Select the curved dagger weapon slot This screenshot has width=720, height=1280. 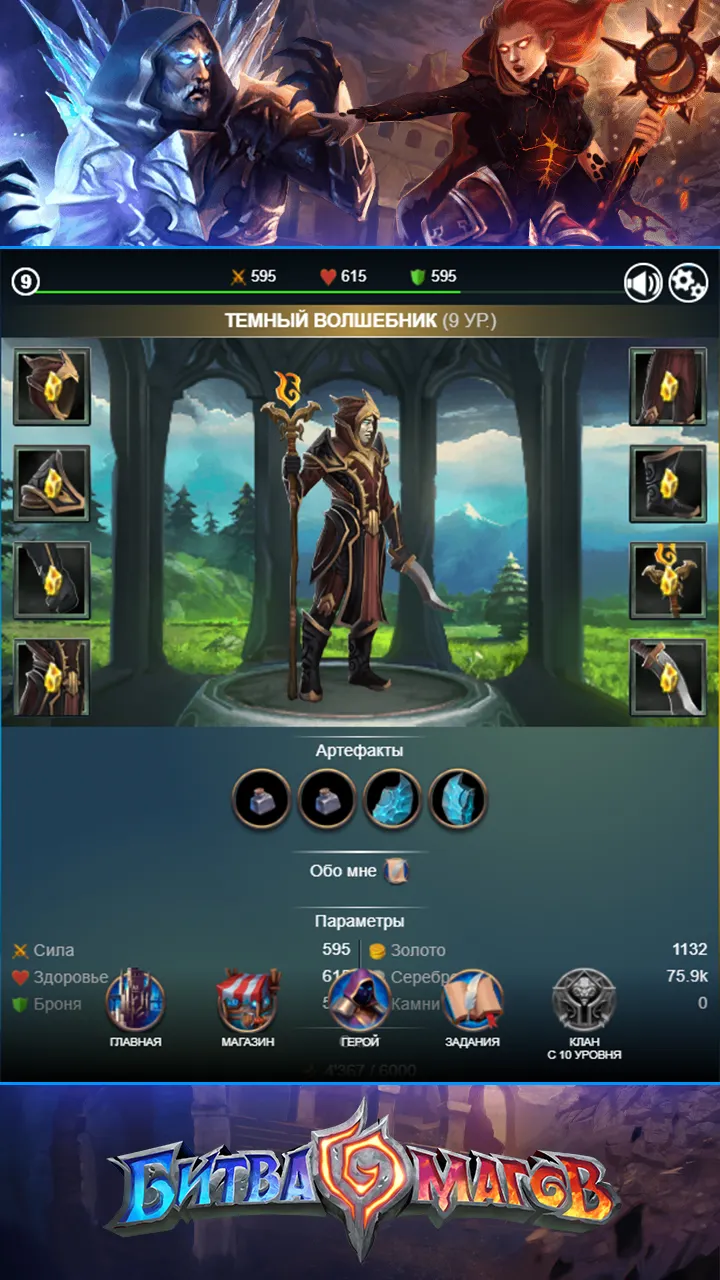coord(667,677)
